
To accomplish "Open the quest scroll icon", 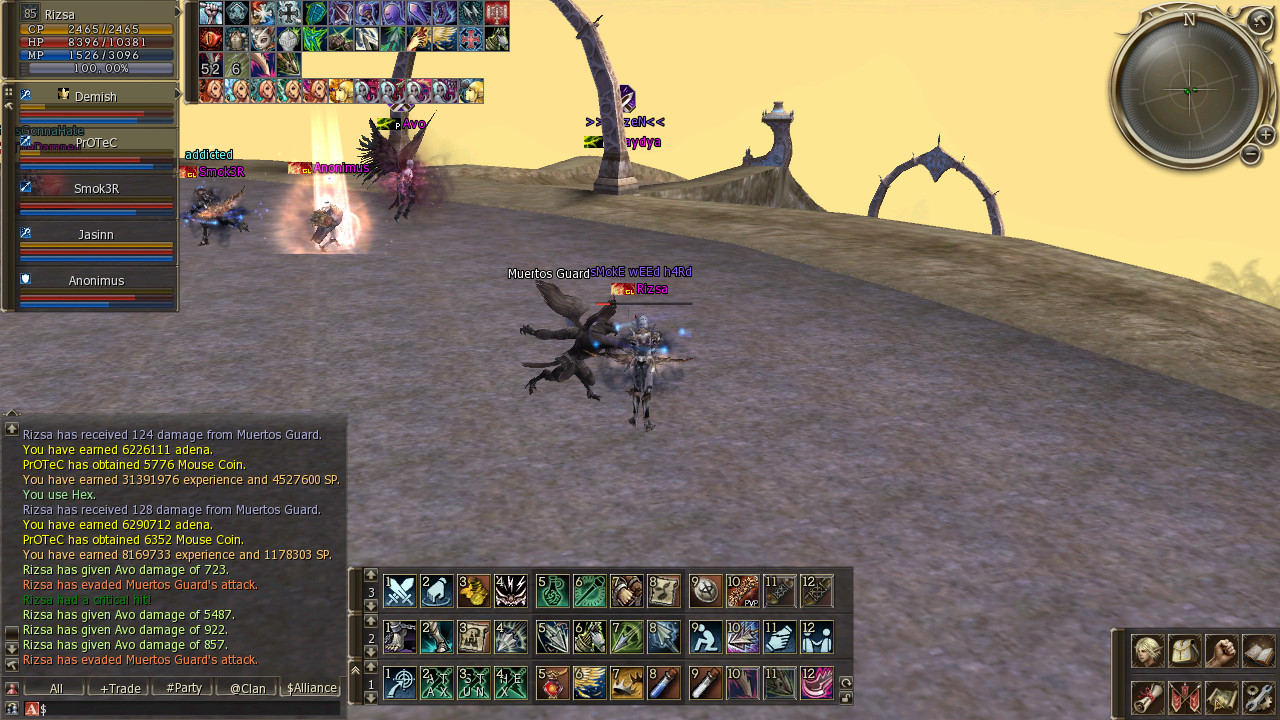I will pyautogui.click(x=1147, y=697).
